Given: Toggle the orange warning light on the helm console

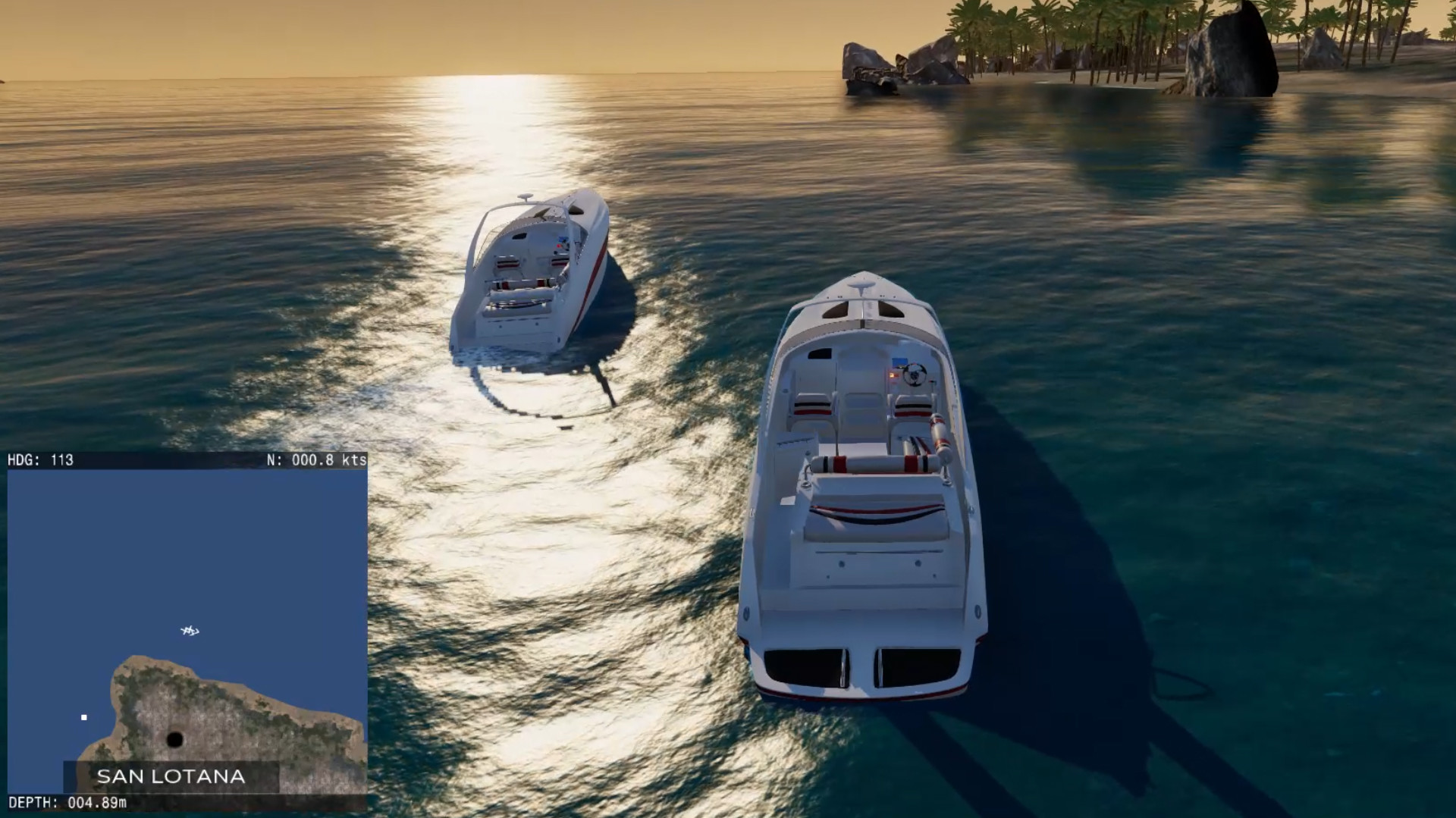Looking at the screenshot, I should [x=893, y=375].
